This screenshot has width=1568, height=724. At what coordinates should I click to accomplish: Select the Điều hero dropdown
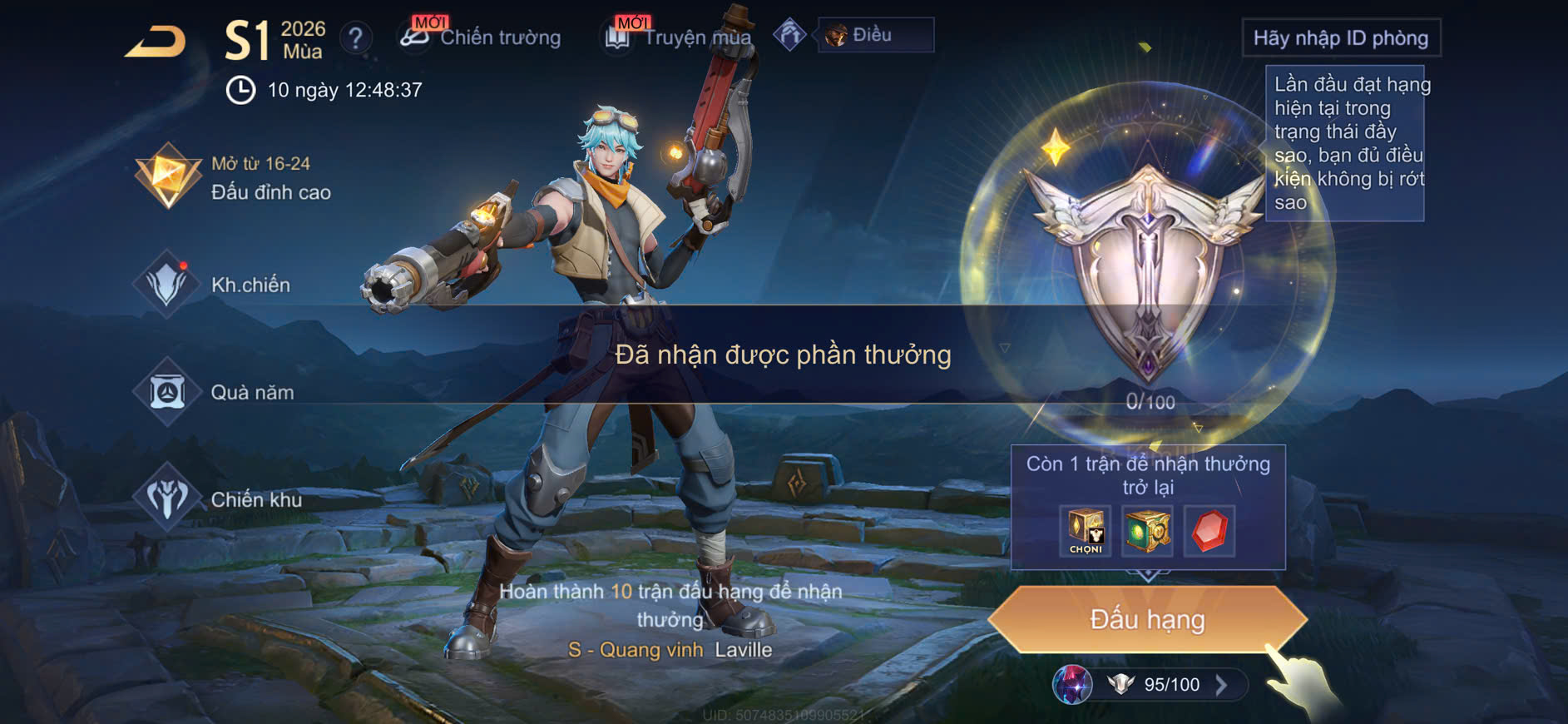click(875, 35)
